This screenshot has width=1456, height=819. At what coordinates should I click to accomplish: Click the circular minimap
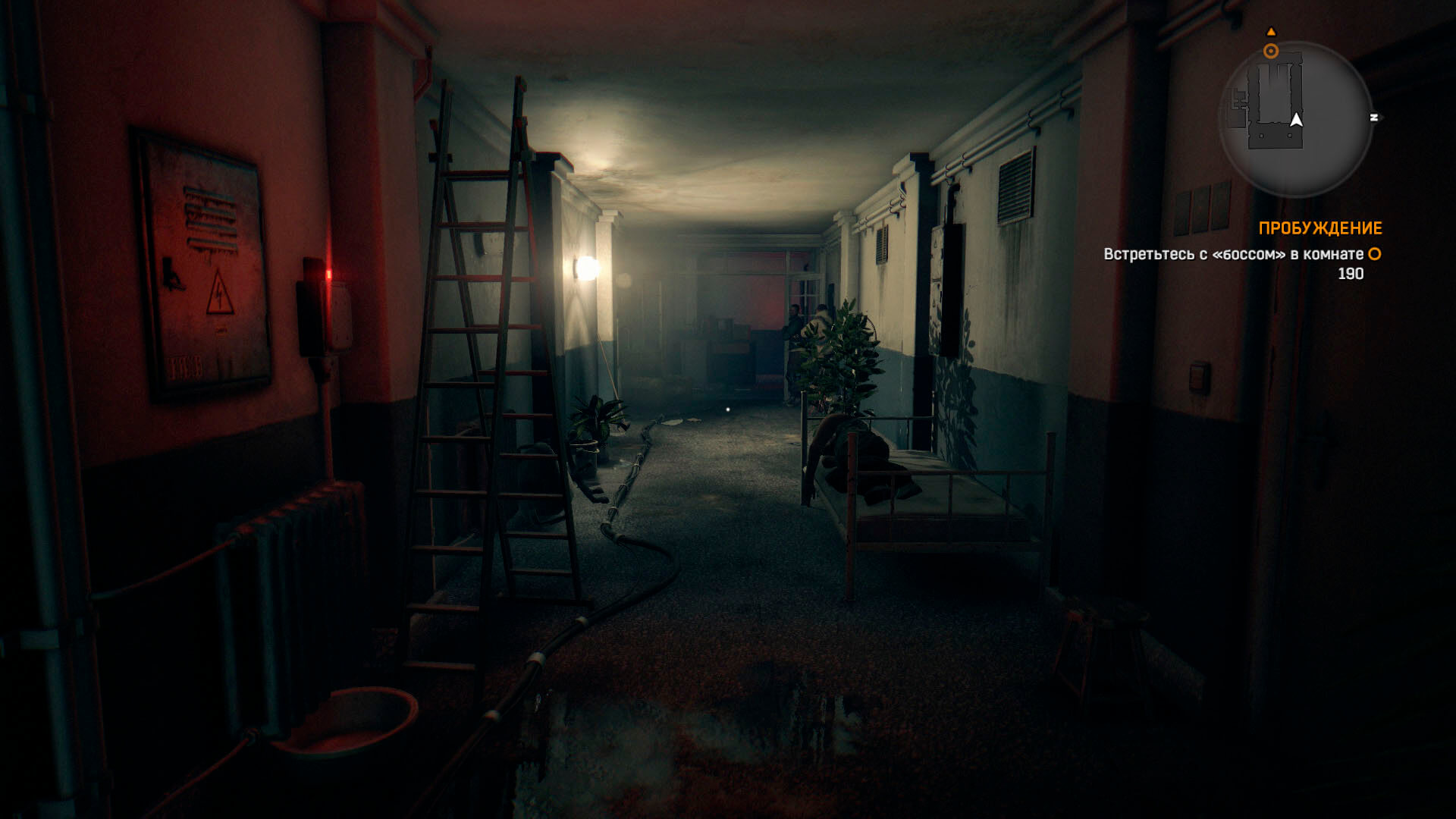click(x=1295, y=119)
